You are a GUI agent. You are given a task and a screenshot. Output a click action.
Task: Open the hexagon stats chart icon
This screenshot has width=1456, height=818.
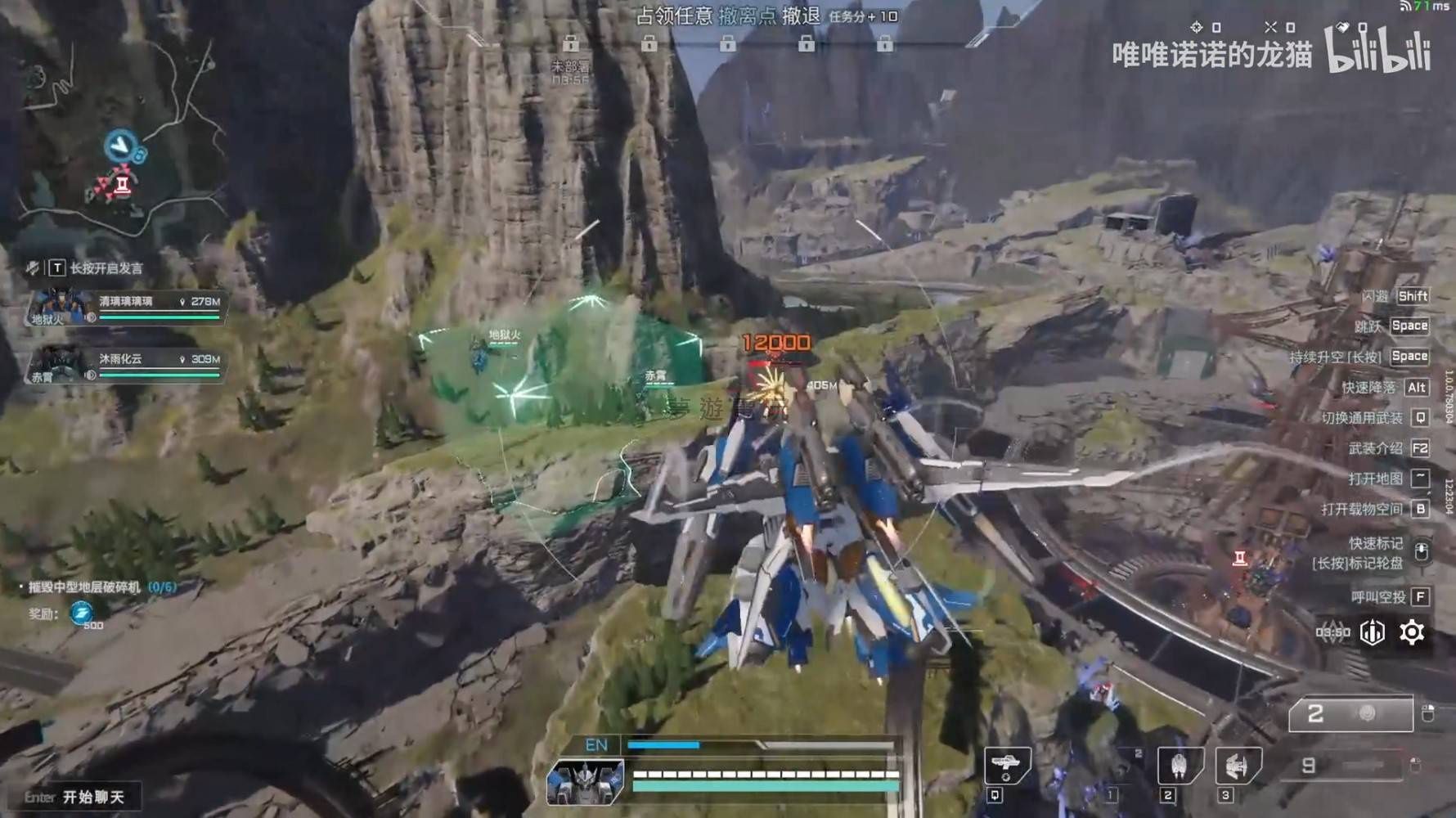(1373, 632)
